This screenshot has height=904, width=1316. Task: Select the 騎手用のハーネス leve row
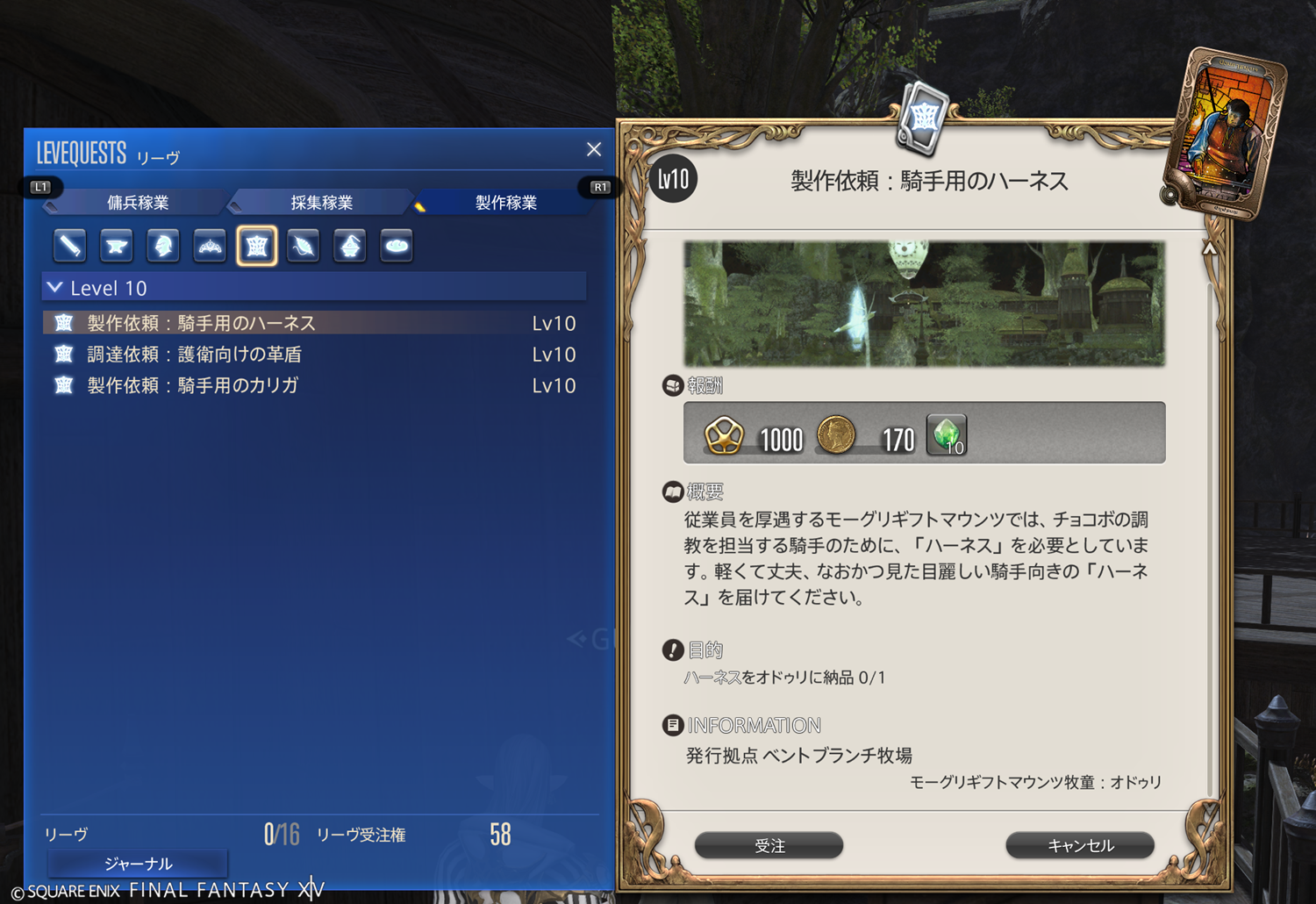point(202,323)
